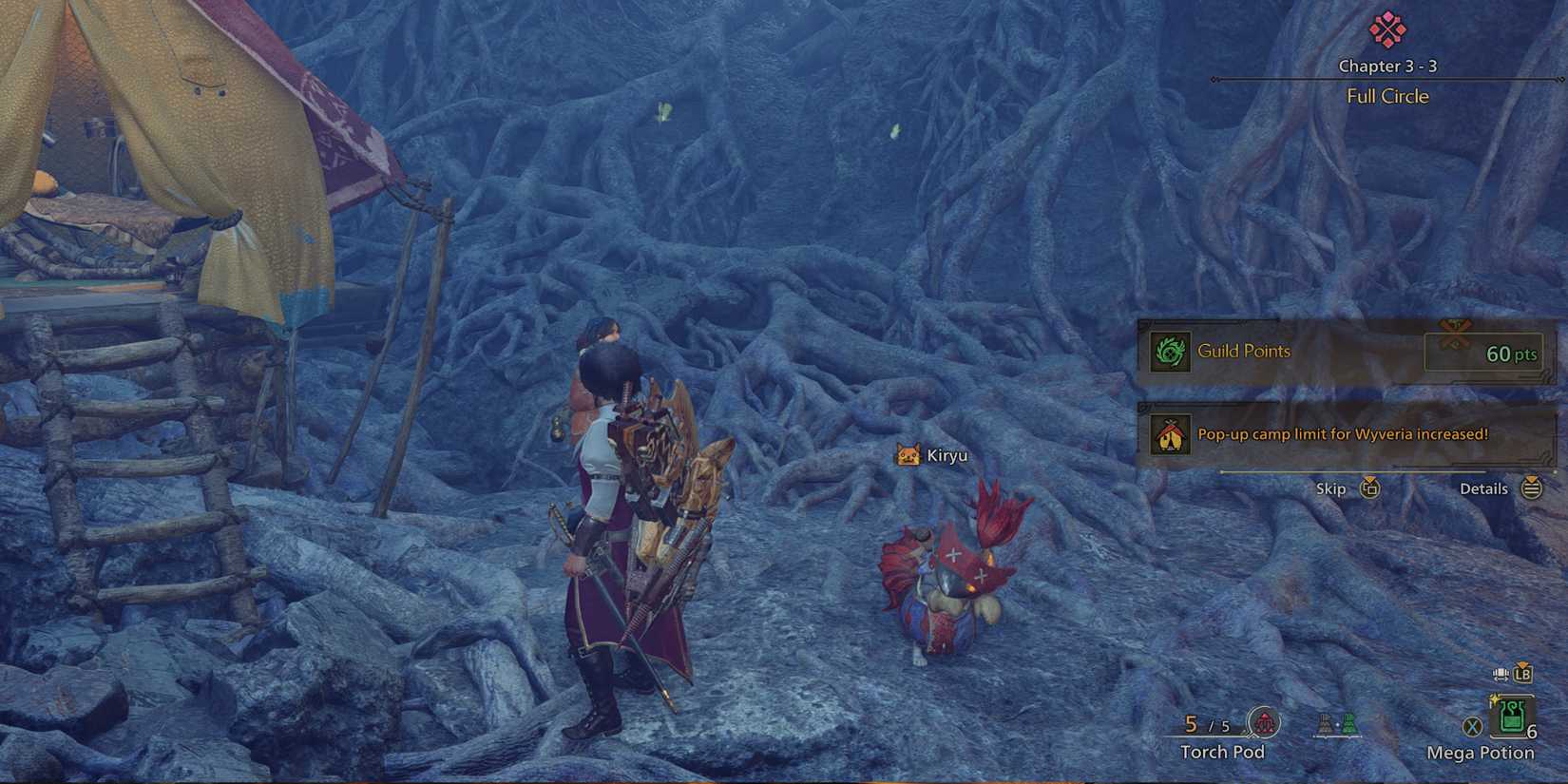Open the chevron above the LB prompt
Viewport: 1568px width, 784px height.
point(1521,662)
